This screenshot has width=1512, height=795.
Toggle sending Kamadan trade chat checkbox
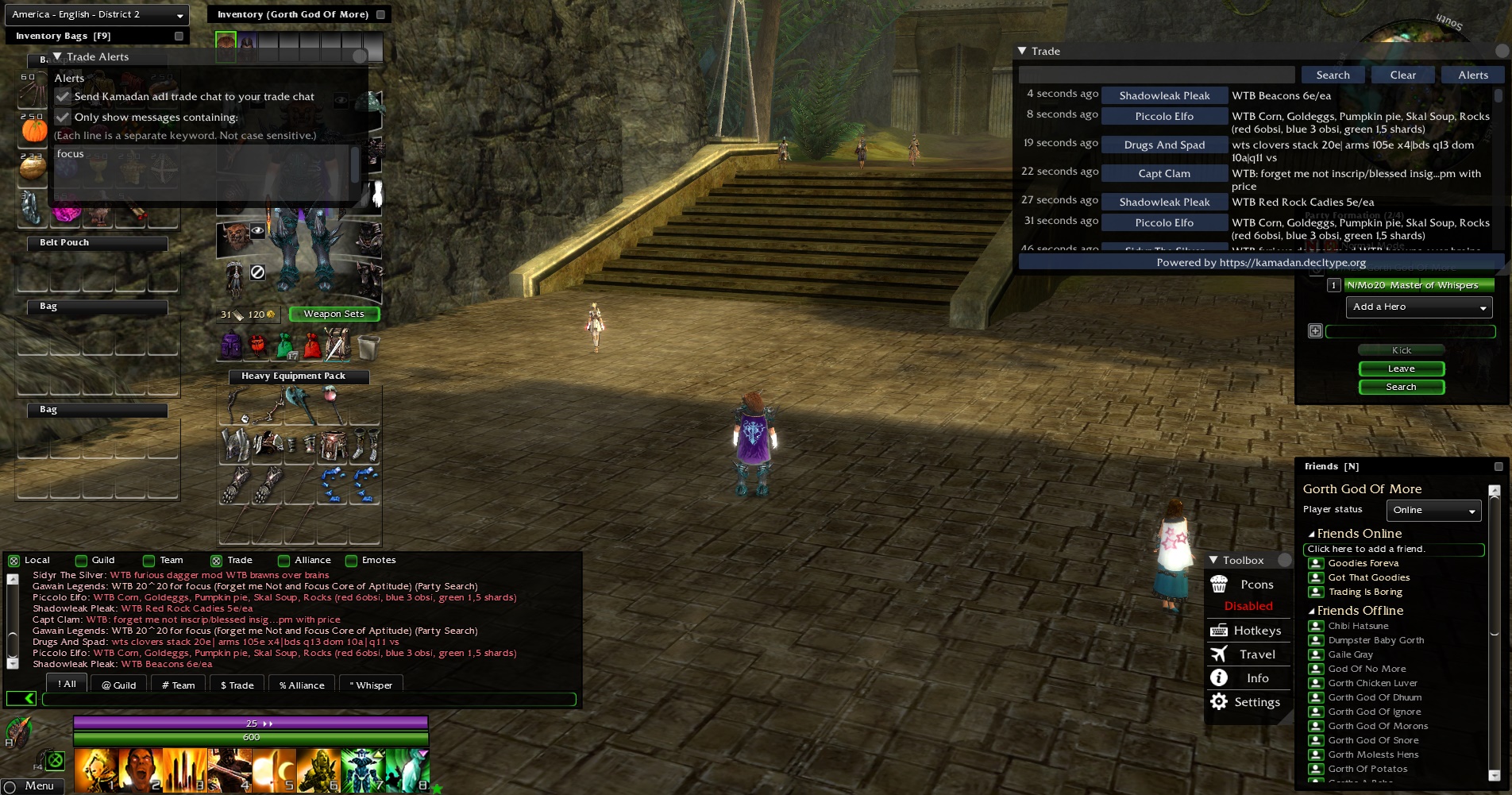click(x=63, y=96)
